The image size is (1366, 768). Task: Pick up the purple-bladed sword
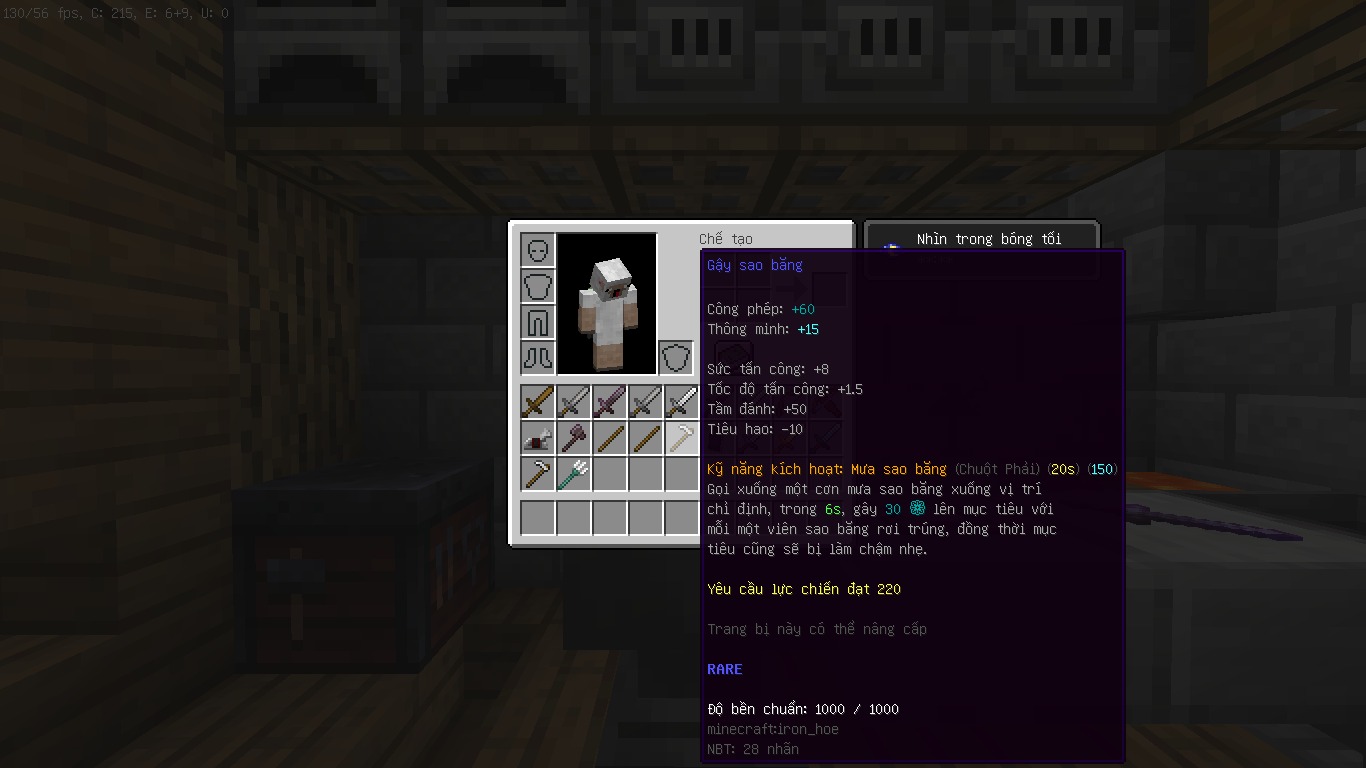point(610,402)
